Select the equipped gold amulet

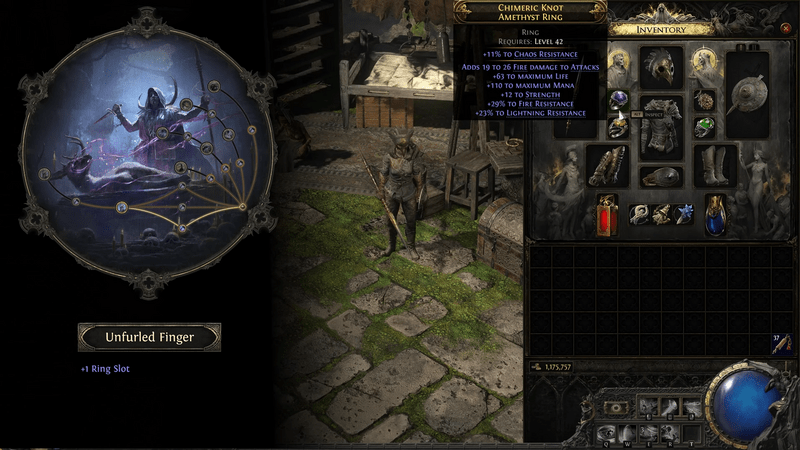click(705, 99)
